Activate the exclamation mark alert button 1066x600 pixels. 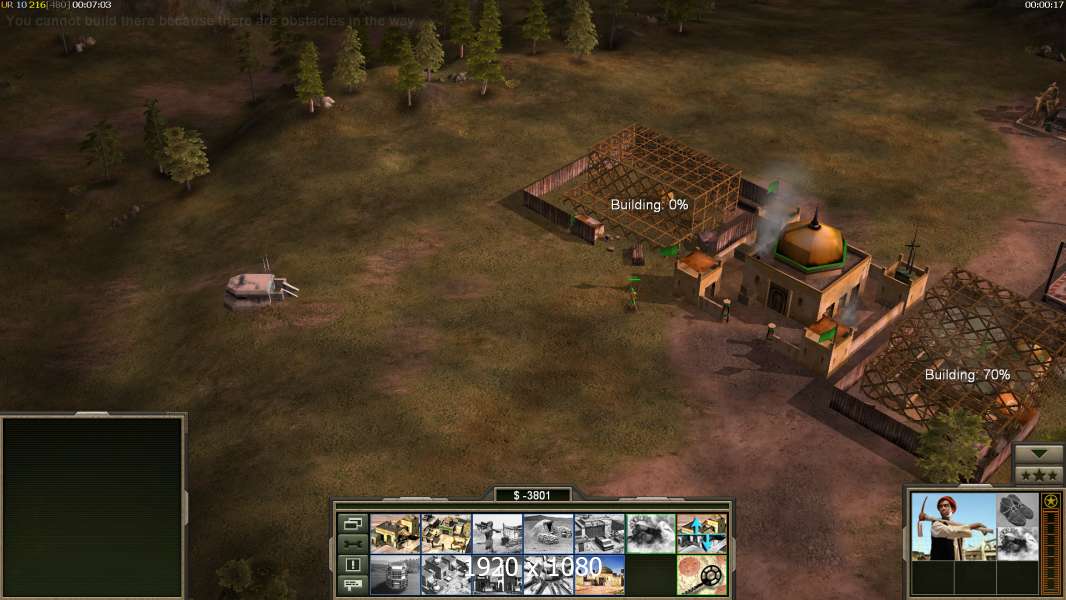[353, 564]
